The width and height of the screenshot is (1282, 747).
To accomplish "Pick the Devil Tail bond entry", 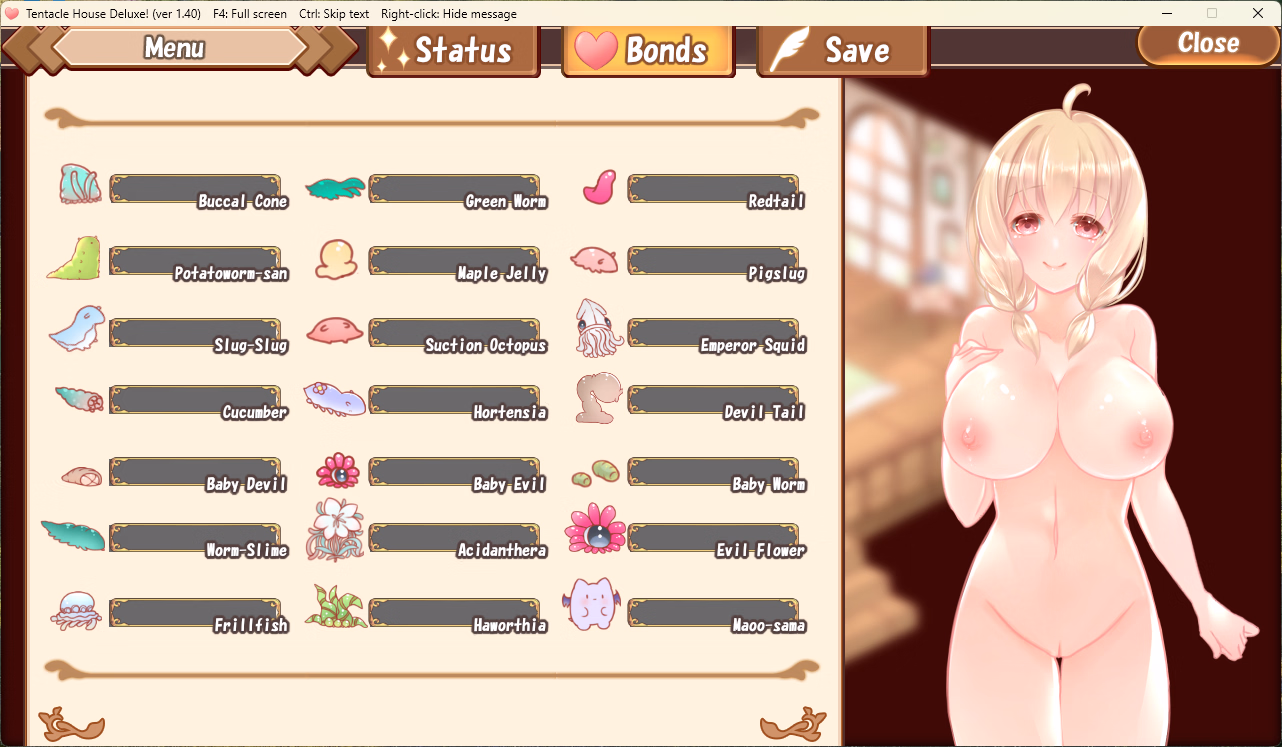I will point(716,400).
